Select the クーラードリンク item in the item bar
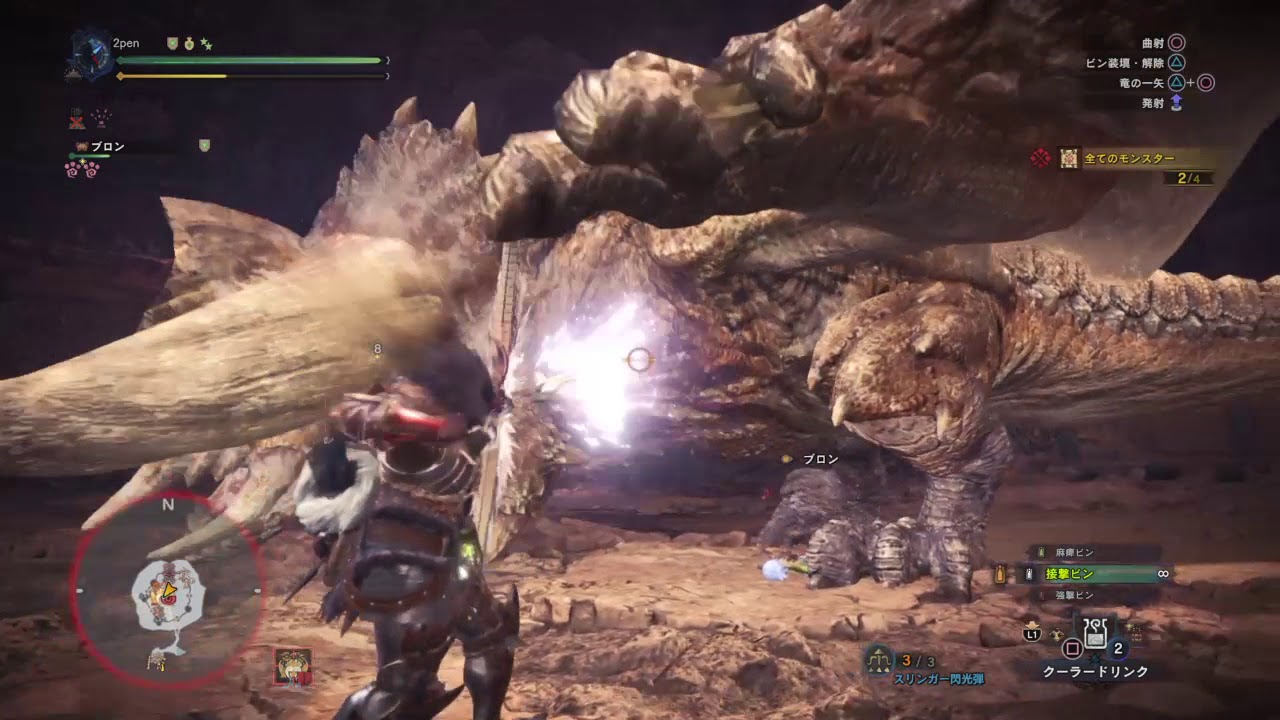 click(1096, 634)
